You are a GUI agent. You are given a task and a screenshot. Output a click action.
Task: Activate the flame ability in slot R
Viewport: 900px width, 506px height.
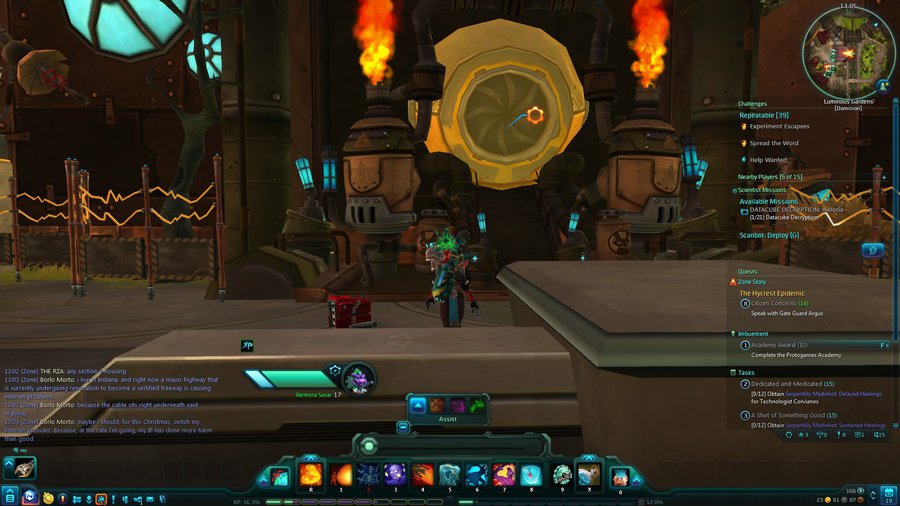click(x=310, y=475)
